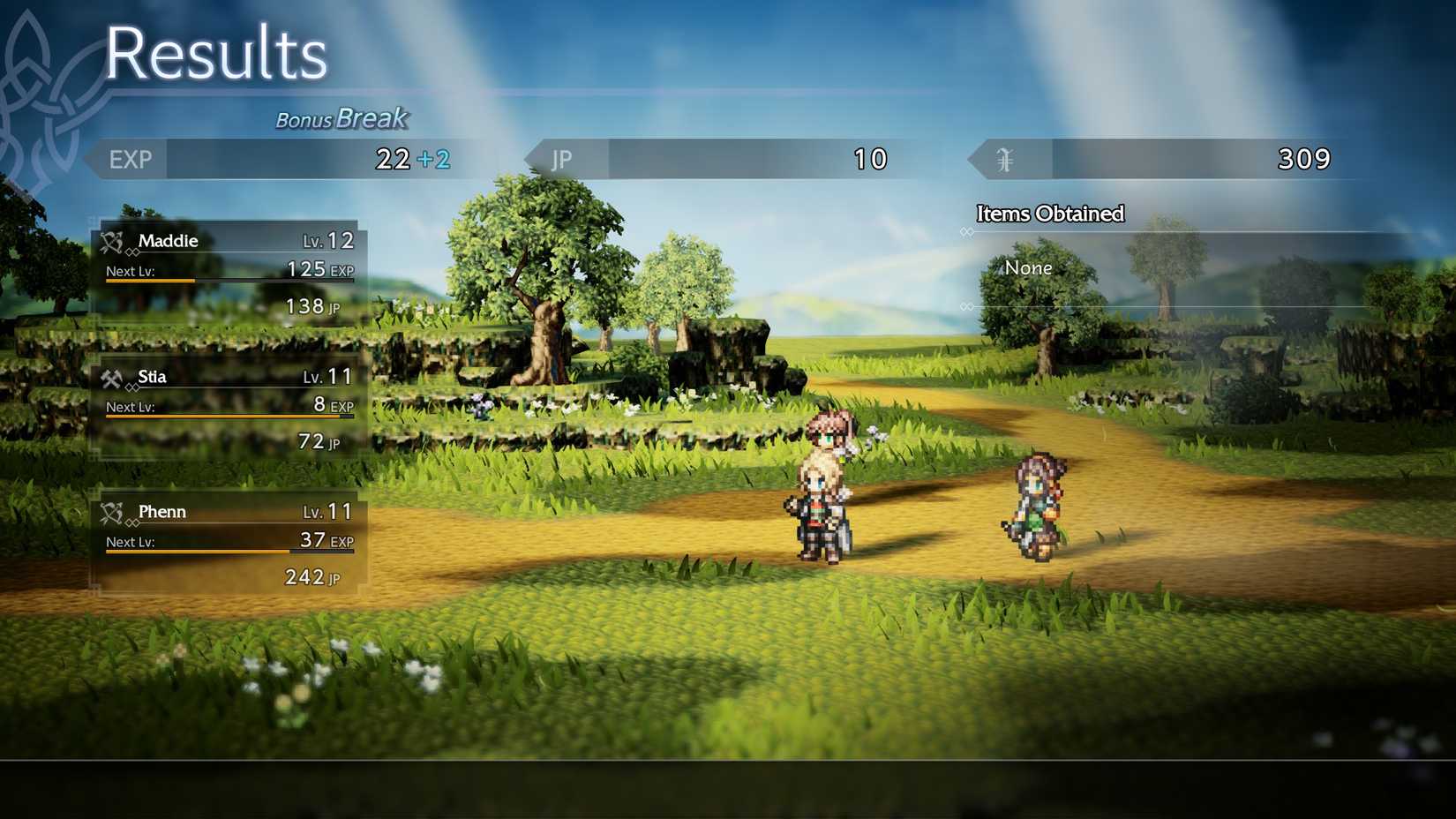Click the hunter bow icon beside Phenn

[x=112, y=510]
